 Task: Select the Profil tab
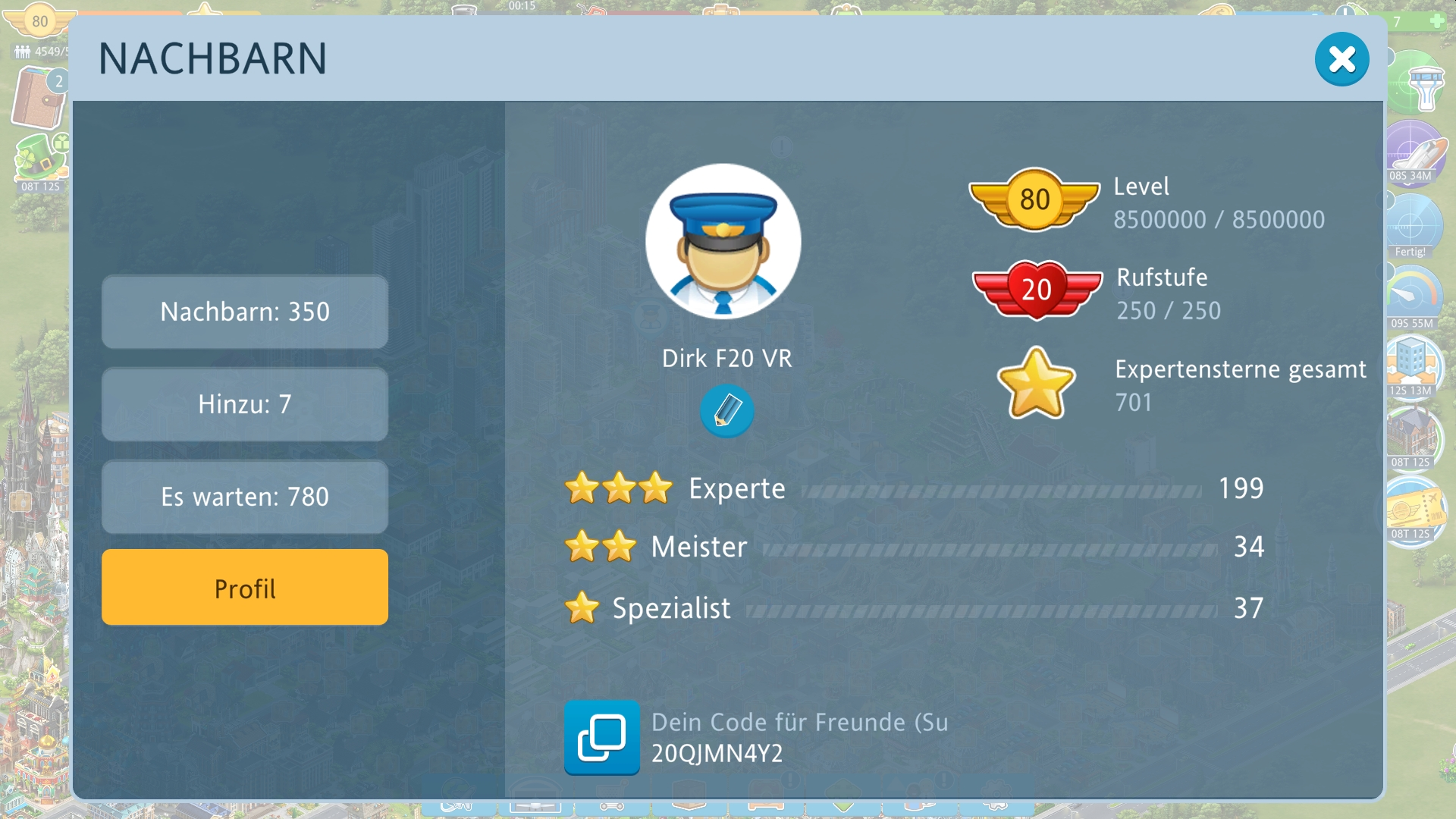click(x=245, y=588)
